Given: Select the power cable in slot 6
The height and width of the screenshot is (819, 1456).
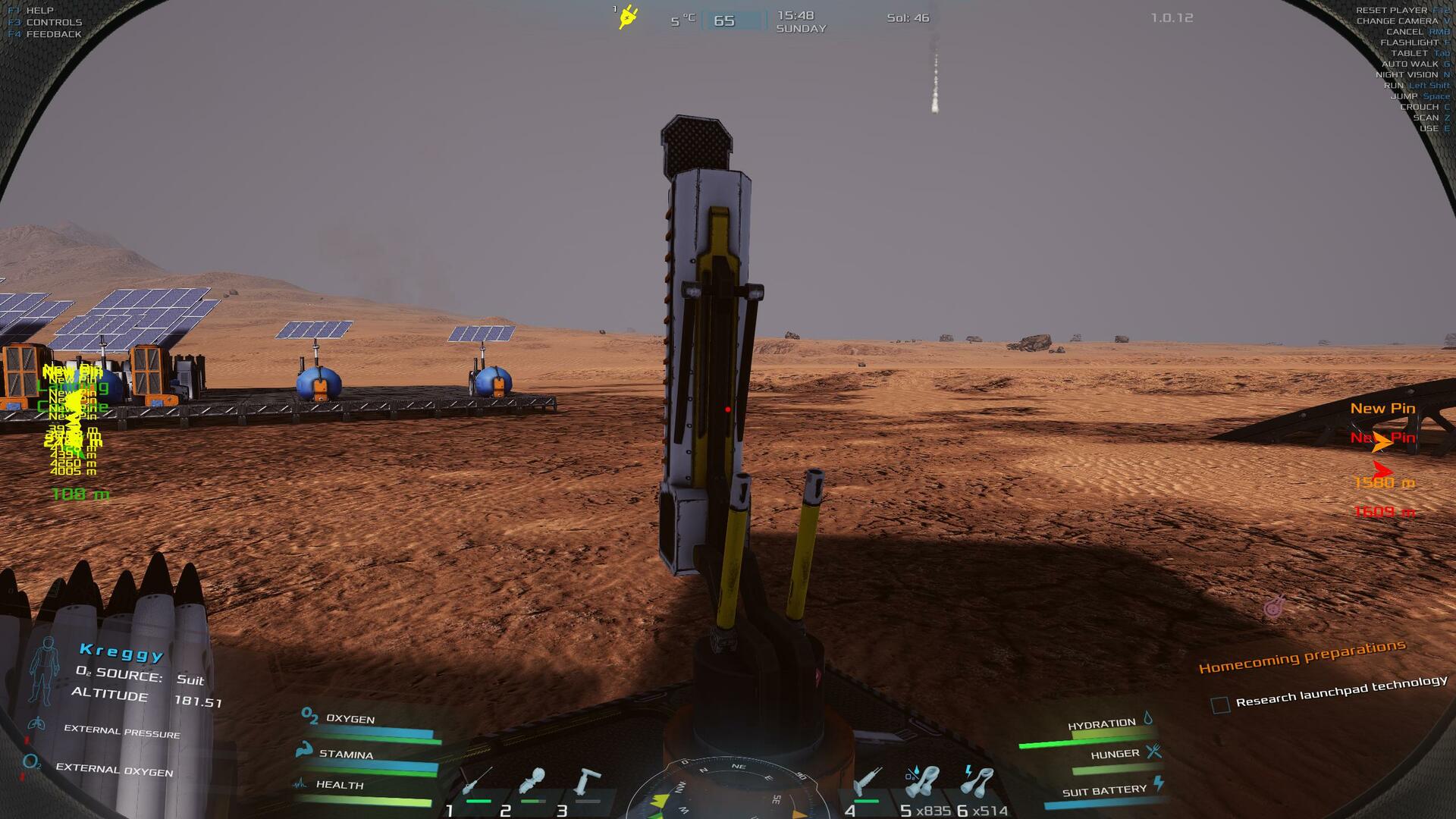Looking at the screenshot, I should [x=977, y=781].
